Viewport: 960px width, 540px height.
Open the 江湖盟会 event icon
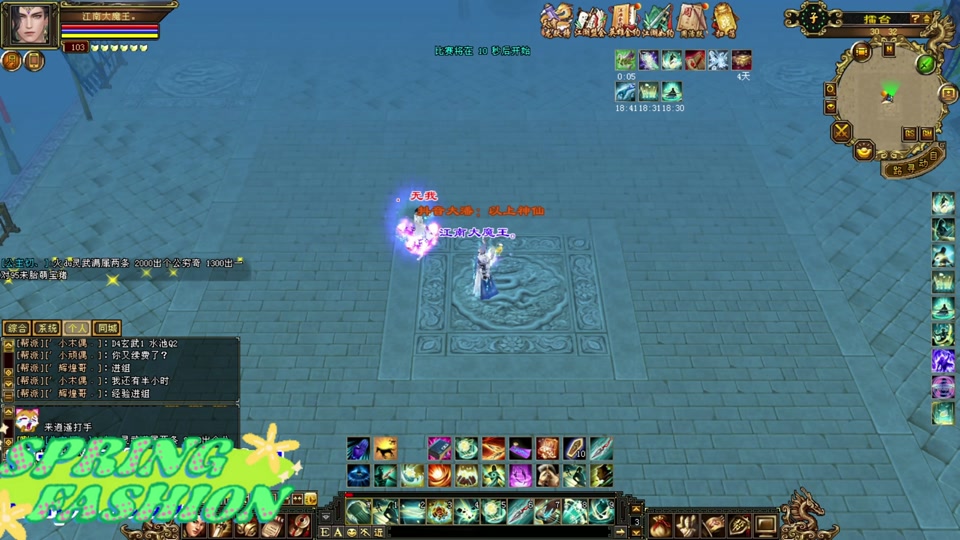click(x=591, y=18)
